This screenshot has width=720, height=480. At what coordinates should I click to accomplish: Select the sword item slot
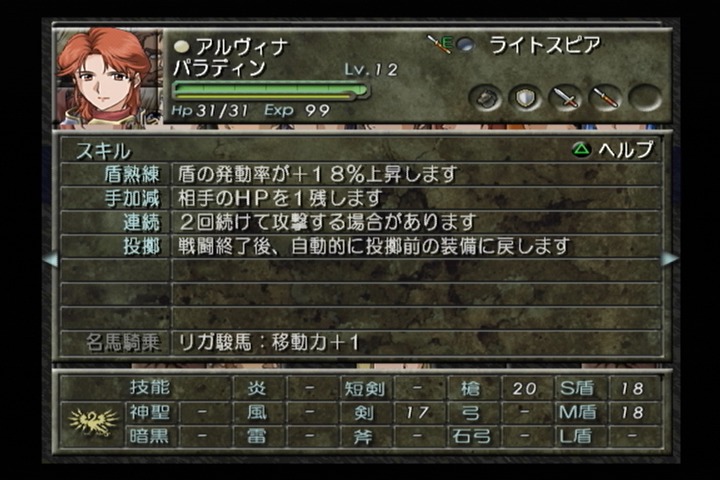[x=565, y=98]
